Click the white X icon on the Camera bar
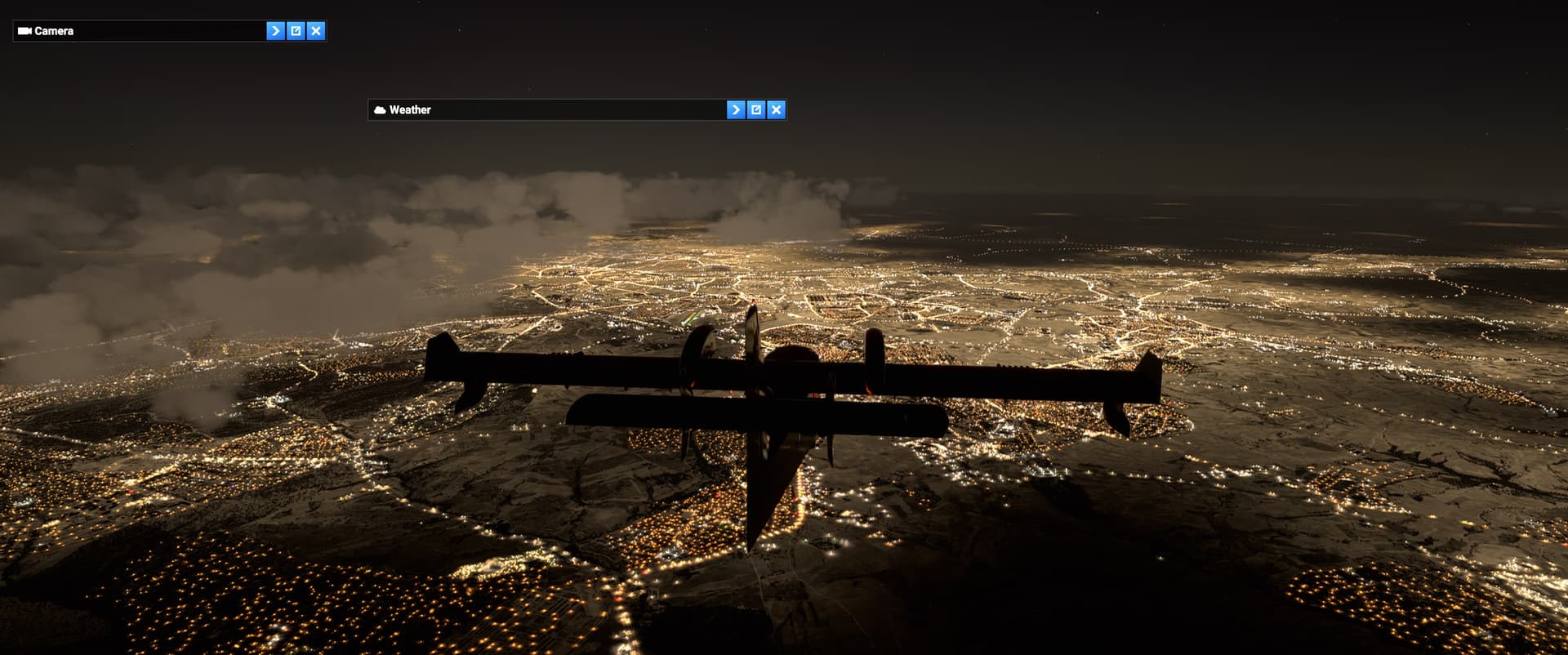The width and height of the screenshot is (1568, 655). (x=316, y=31)
